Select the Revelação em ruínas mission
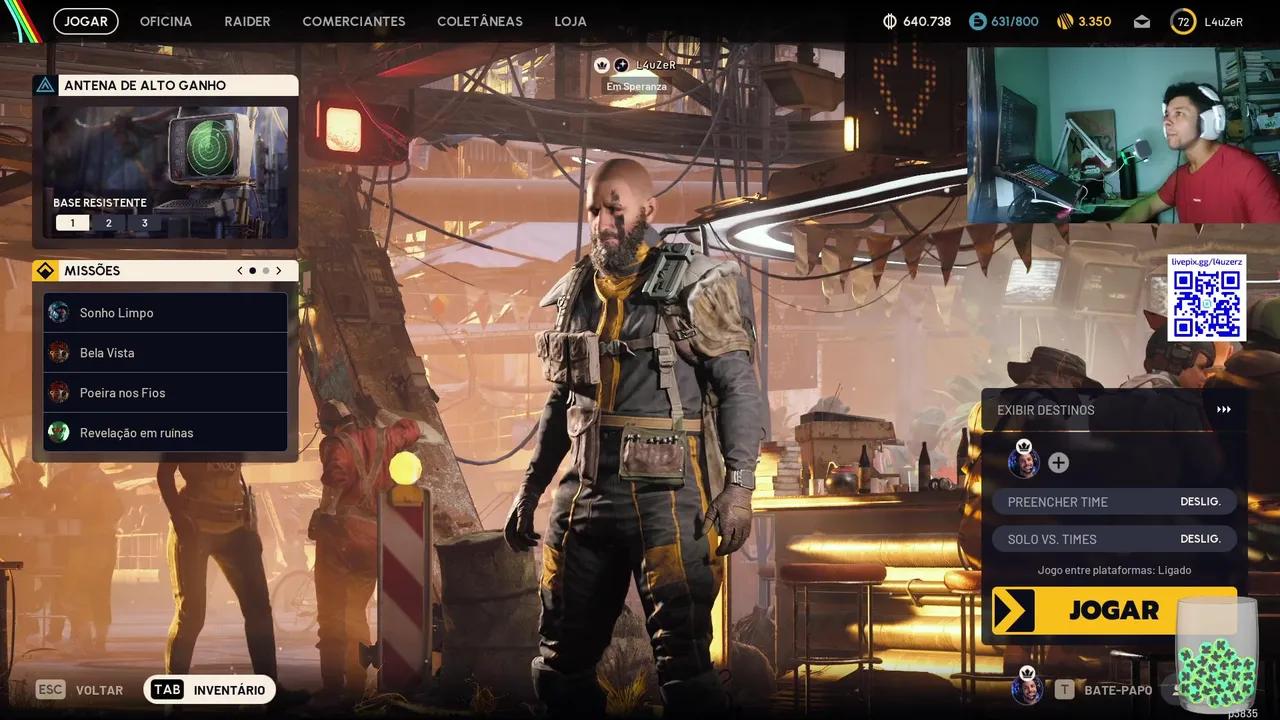This screenshot has width=1280, height=720. pos(166,433)
